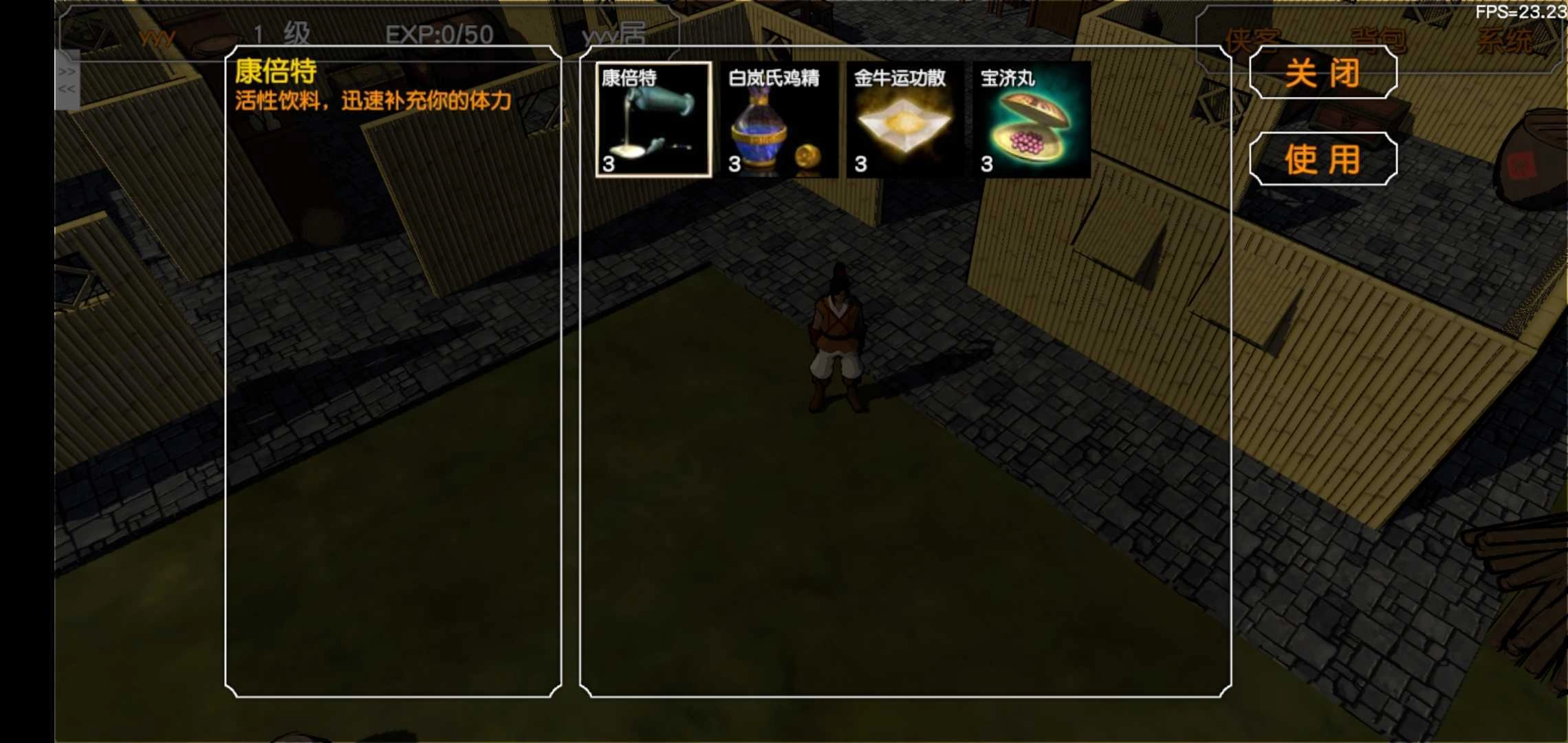Click the character standing in the courtyard
Viewport: 1568px width, 743px height.
pyautogui.click(x=838, y=337)
